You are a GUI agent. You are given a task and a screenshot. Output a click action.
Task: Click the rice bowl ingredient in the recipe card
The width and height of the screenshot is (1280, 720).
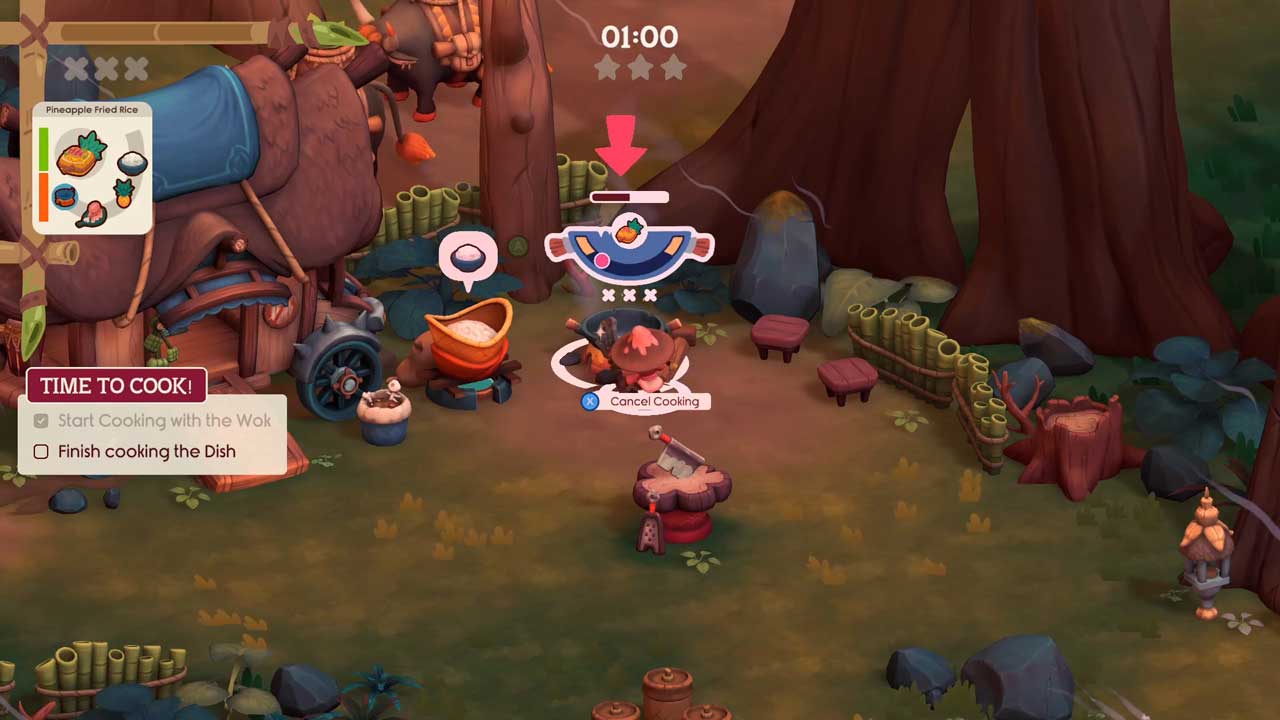pyautogui.click(x=132, y=162)
